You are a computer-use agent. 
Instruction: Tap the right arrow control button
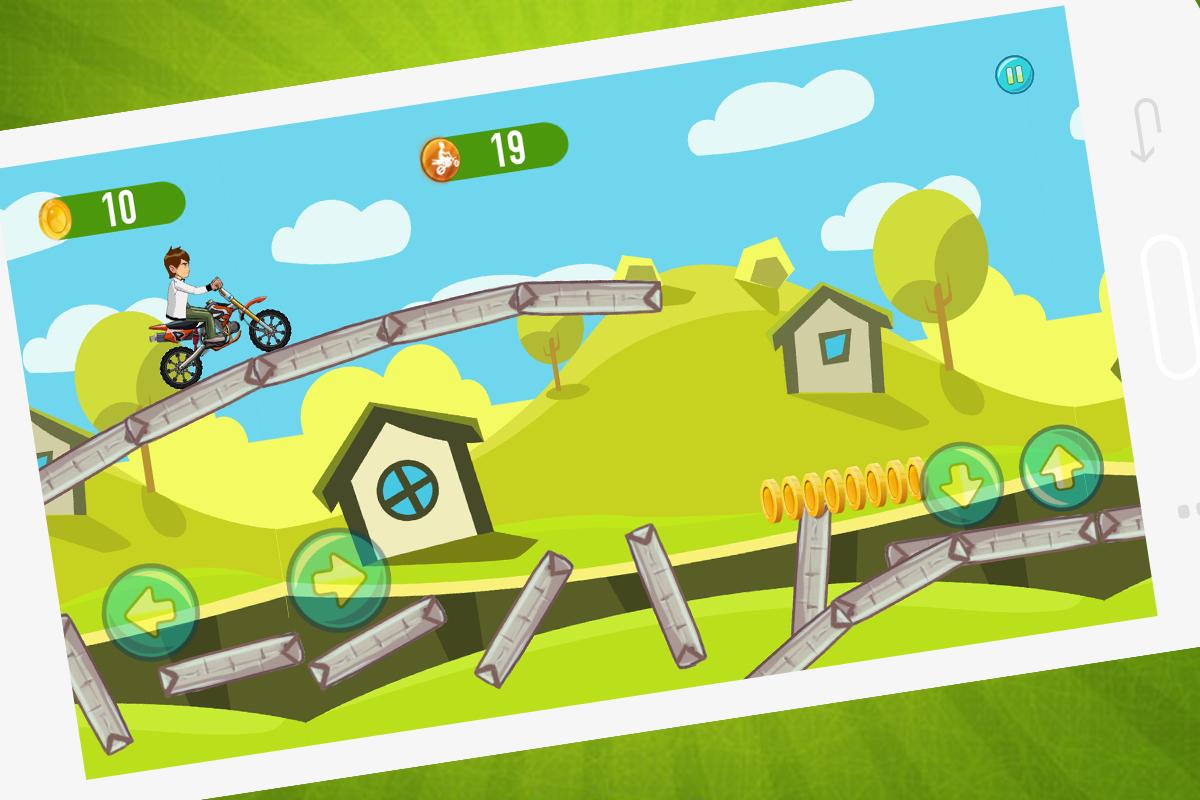(x=338, y=579)
